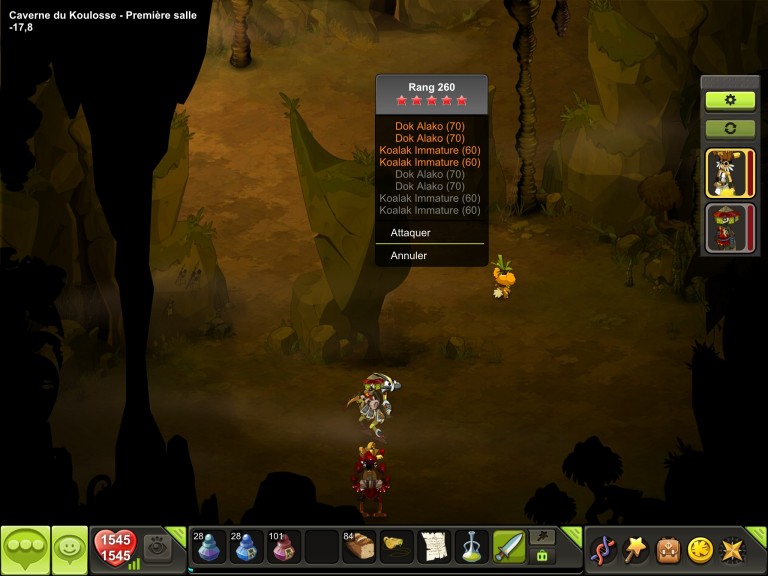Open the green chat bubble button
Screen dimensions: 768x576
click(25, 549)
